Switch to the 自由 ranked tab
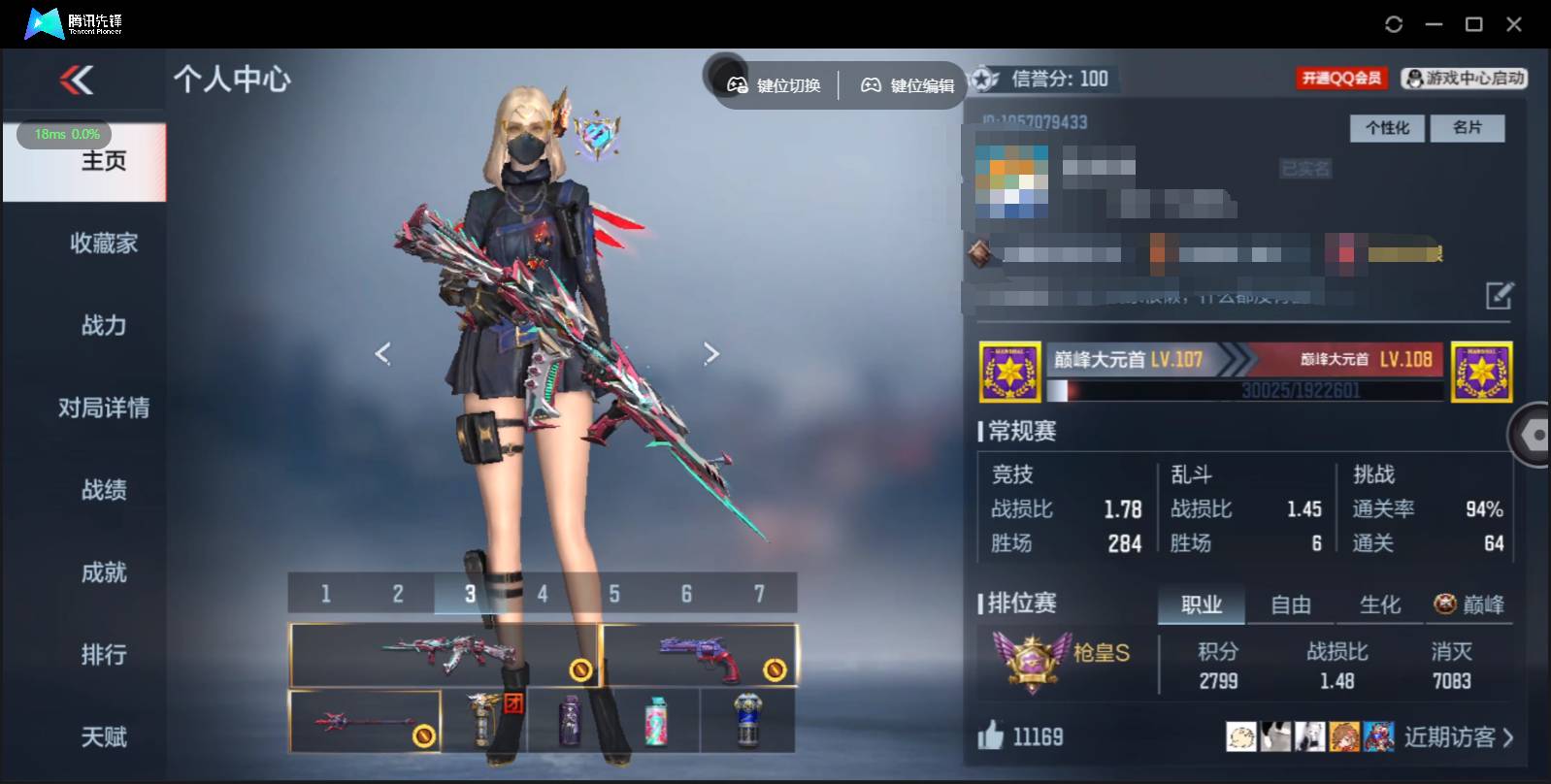Screen dimensions: 1551x784 [1291, 604]
